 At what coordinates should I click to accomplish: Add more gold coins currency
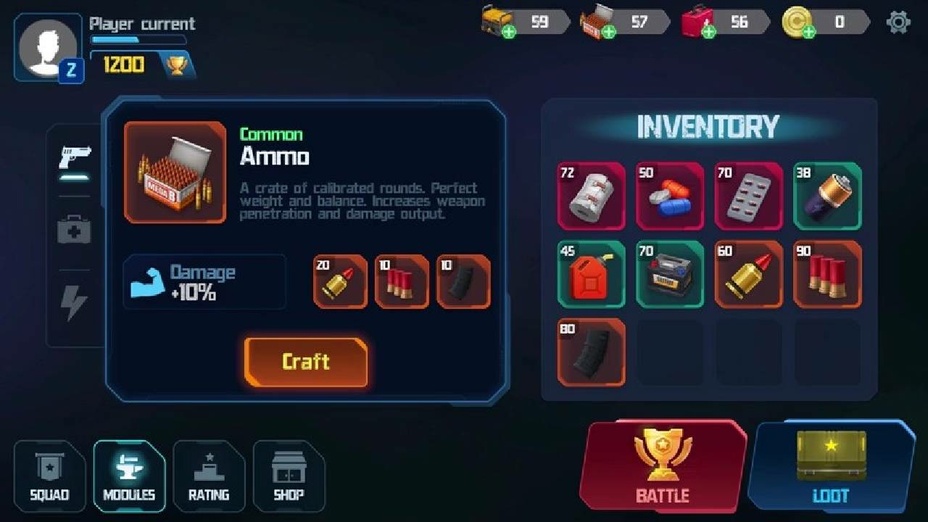click(808, 31)
